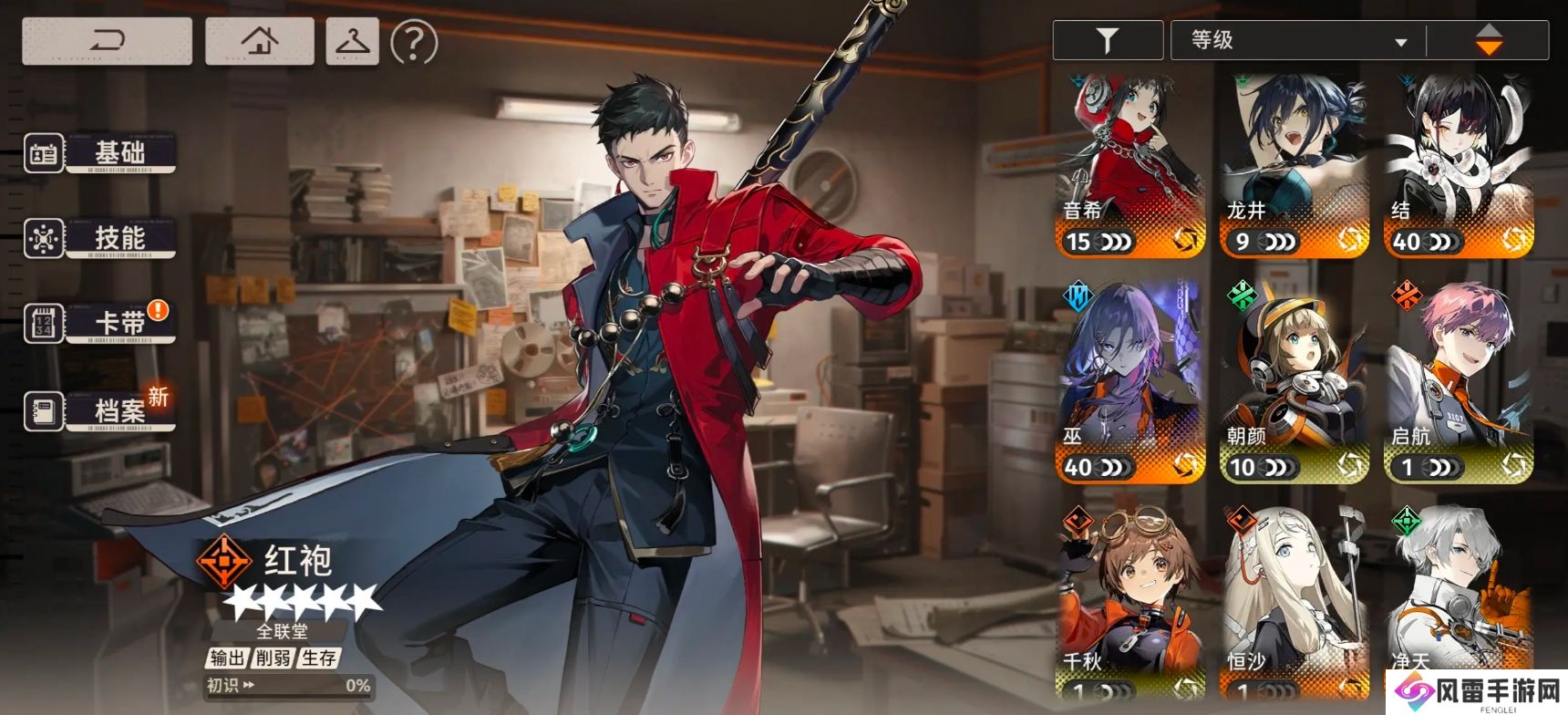Image resolution: width=1568 pixels, height=715 pixels.
Task: Click the back arrow button
Action: coord(107,41)
